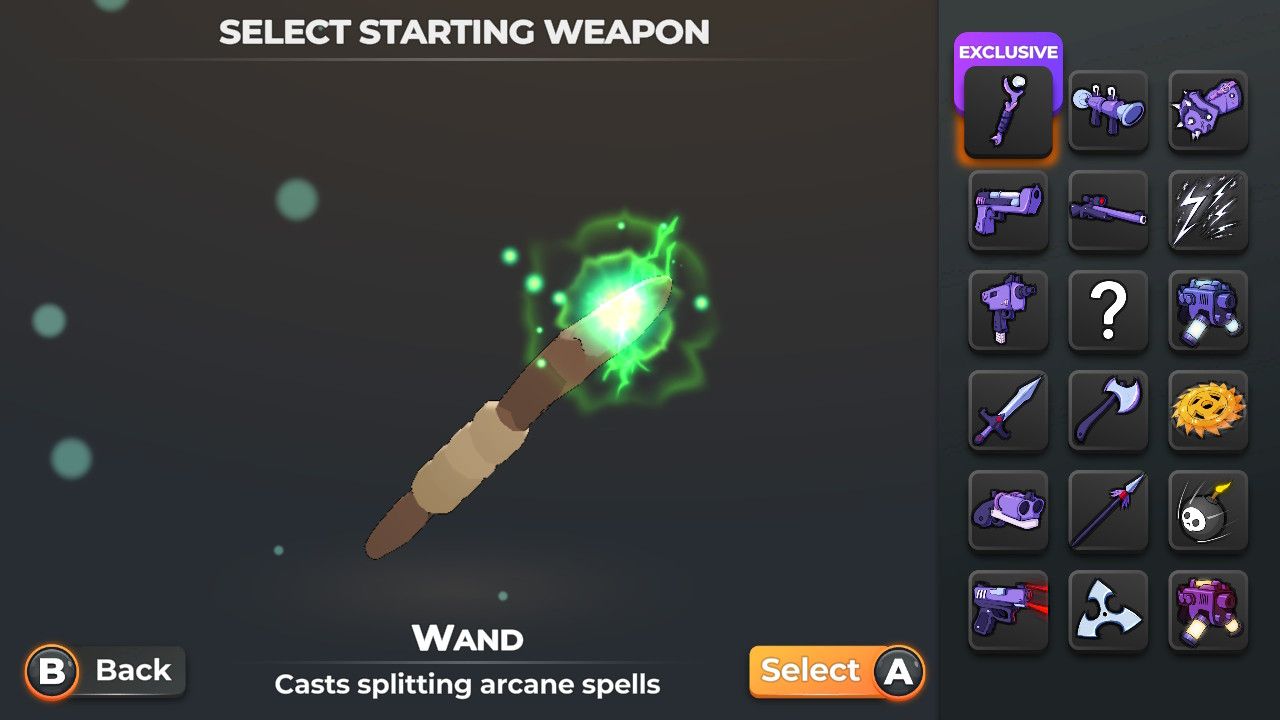
Task: Choose the sword weapon
Action: click(x=1008, y=410)
